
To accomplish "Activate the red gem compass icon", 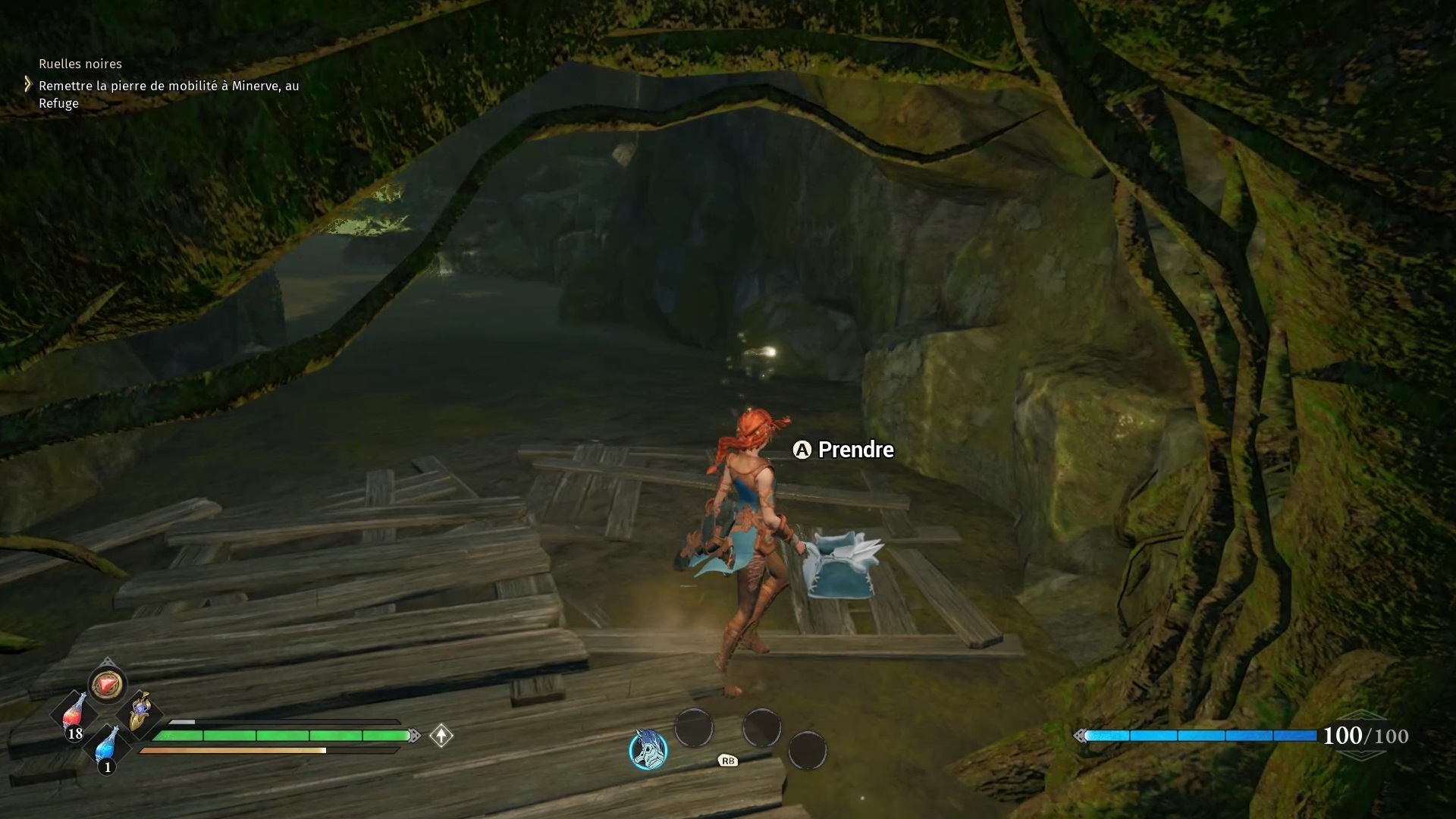I will pyautogui.click(x=107, y=685).
